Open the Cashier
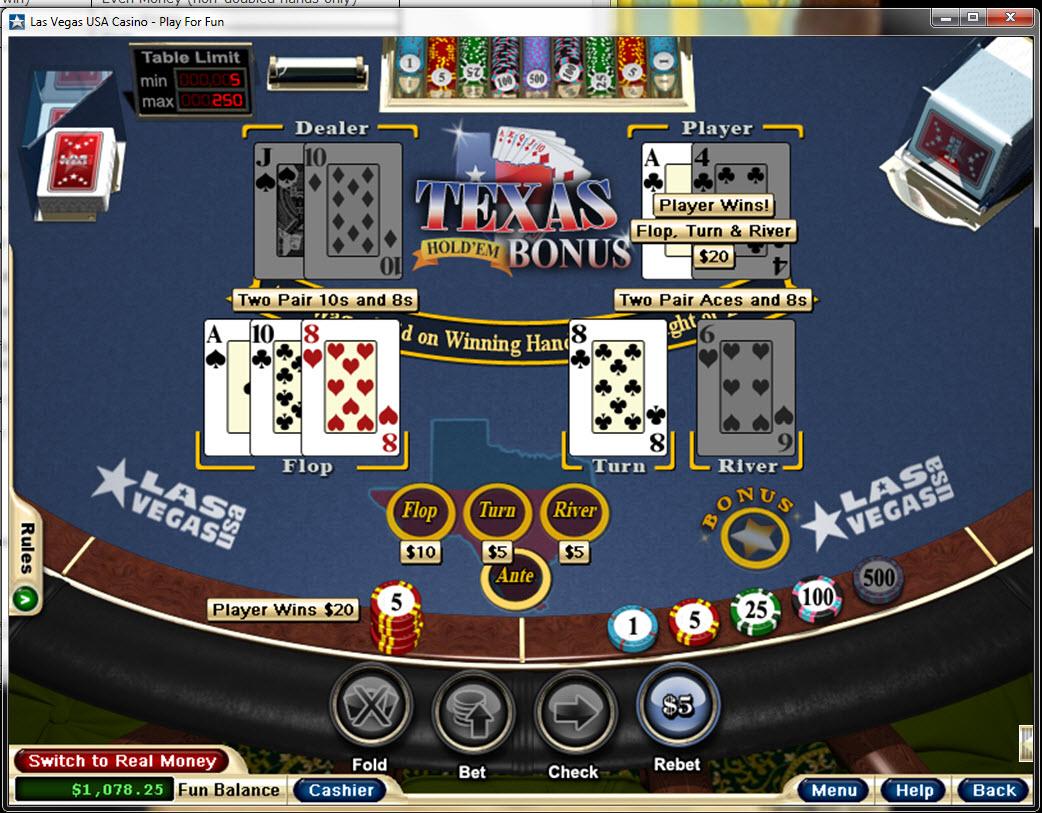The width and height of the screenshot is (1042, 813). click(x=341, y=790)
